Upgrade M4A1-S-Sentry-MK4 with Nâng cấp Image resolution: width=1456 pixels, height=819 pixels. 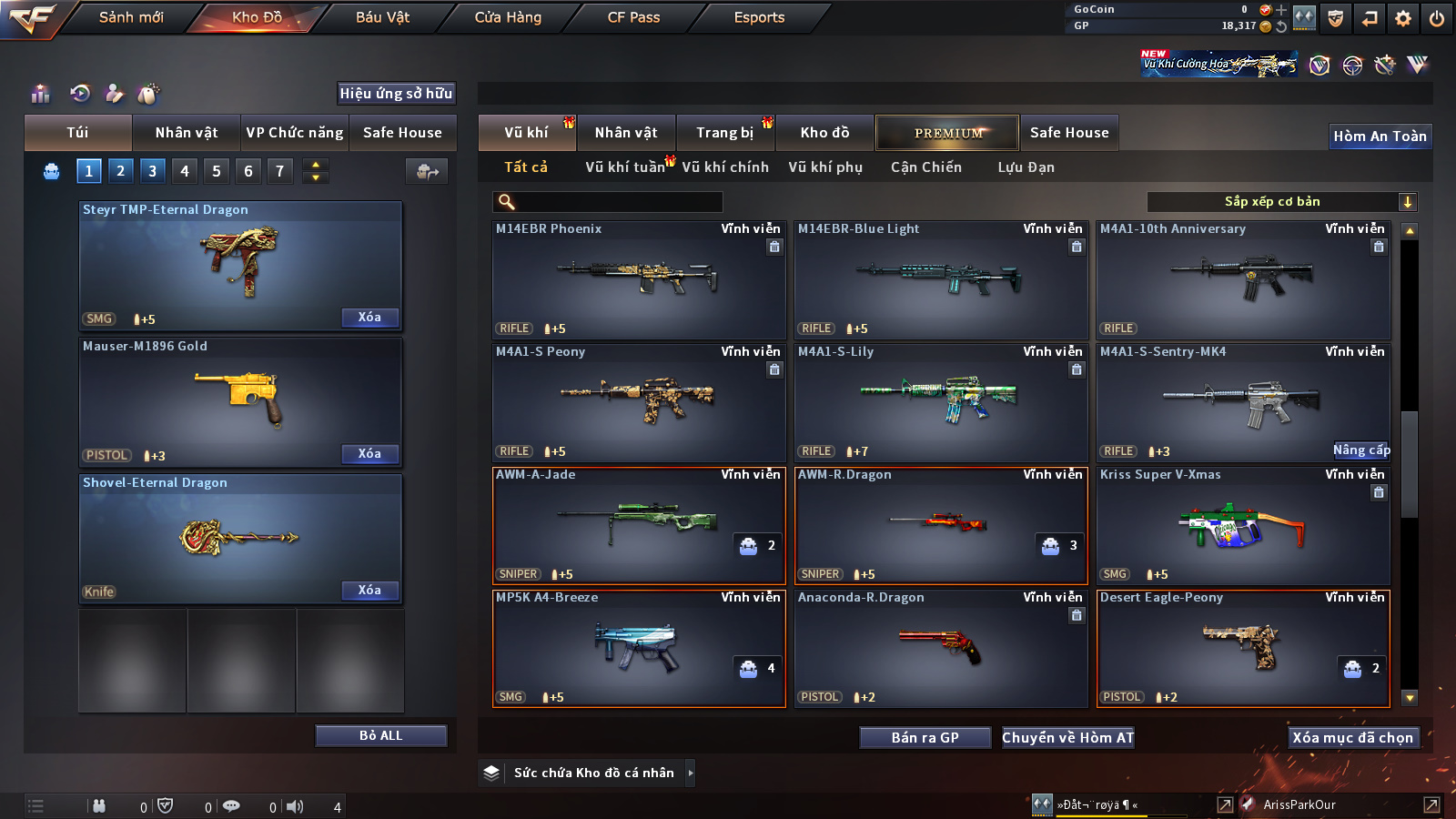tap(1361, 450)
